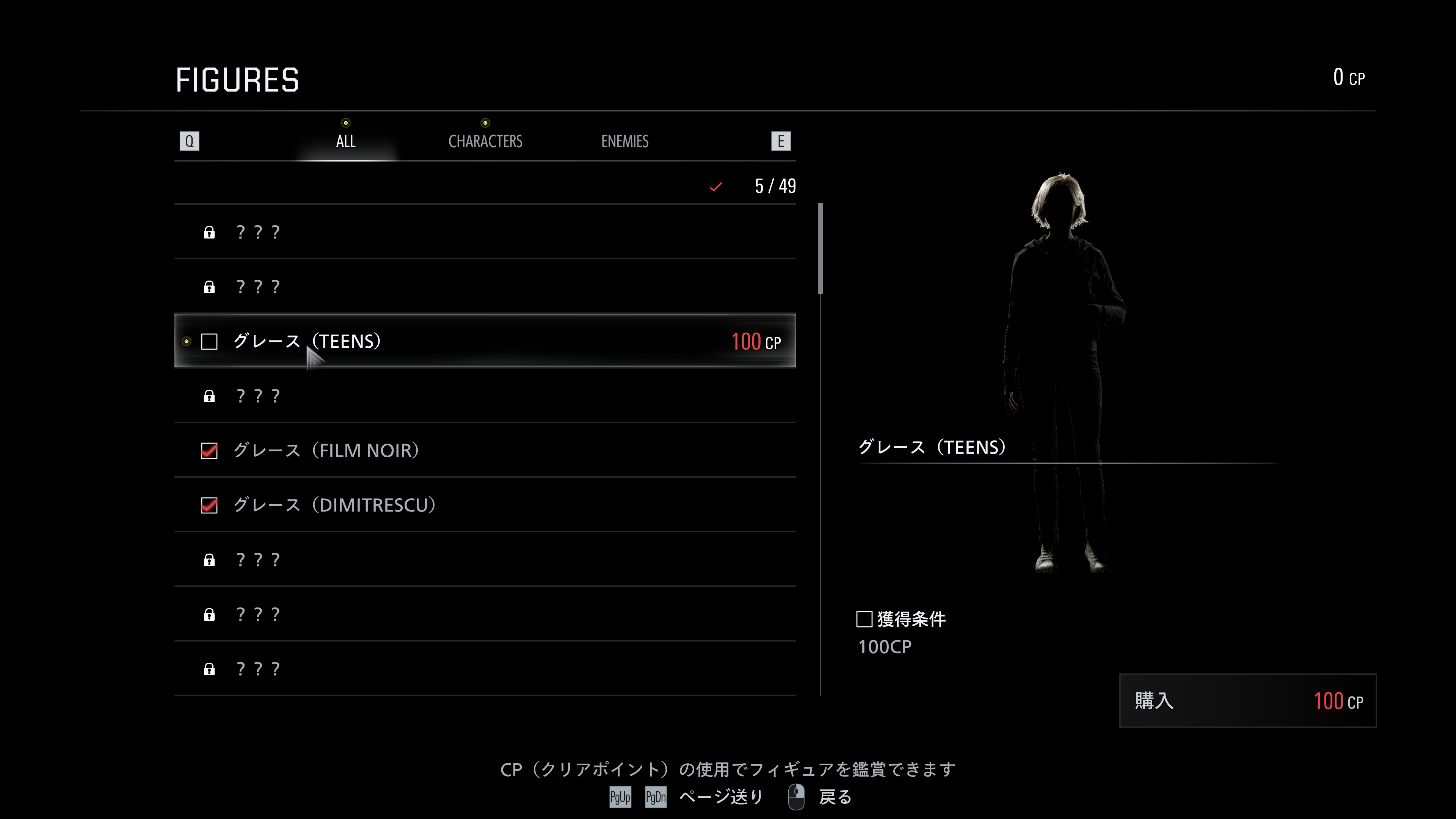Click the 購入 purchase button
Viewport: 1456px width, 819px height.
1247,701
